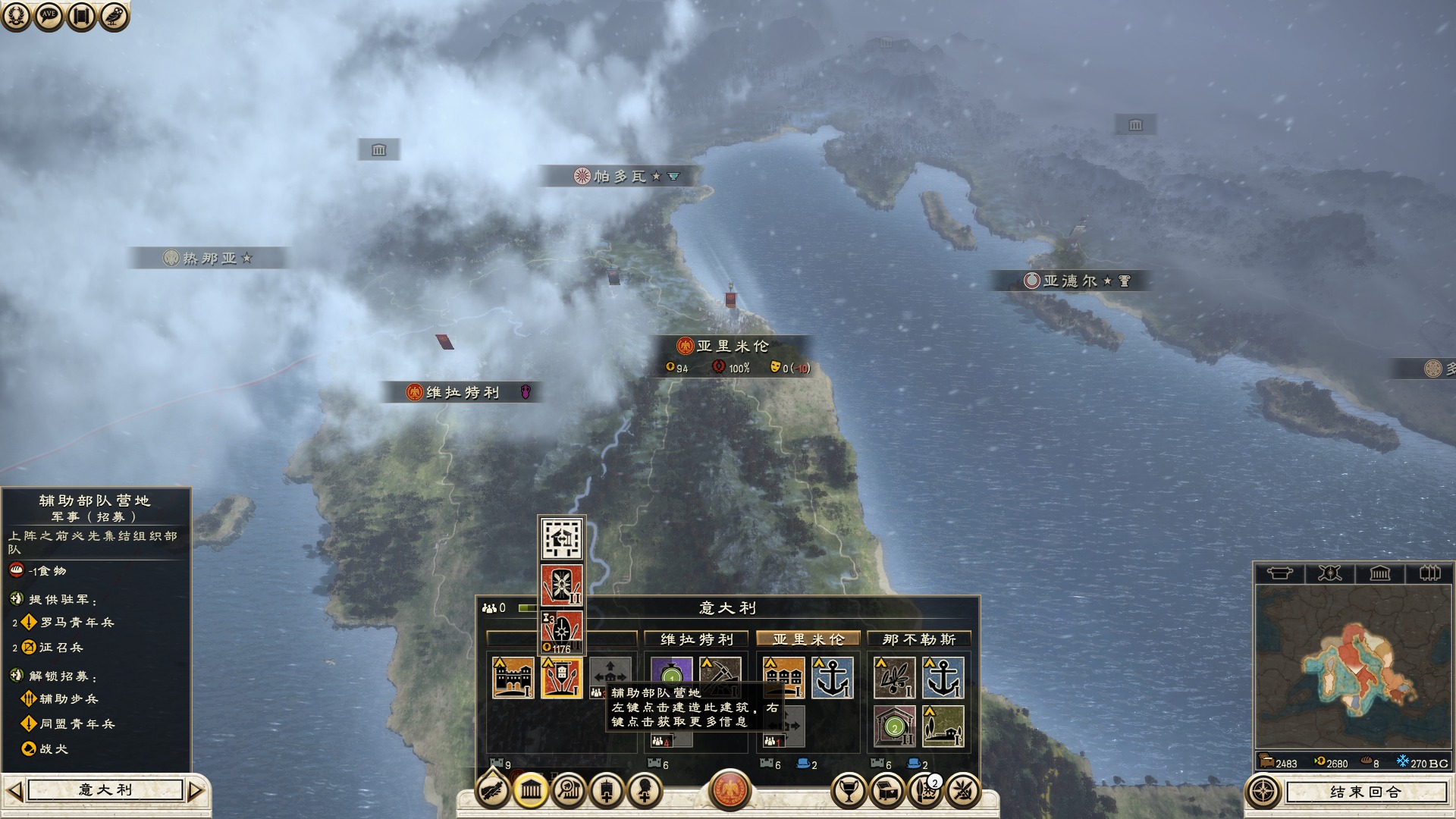Select the 维拉特利 settlement tab
Image resolution: width=1456 pixels, height=819 pixels.
696,639
